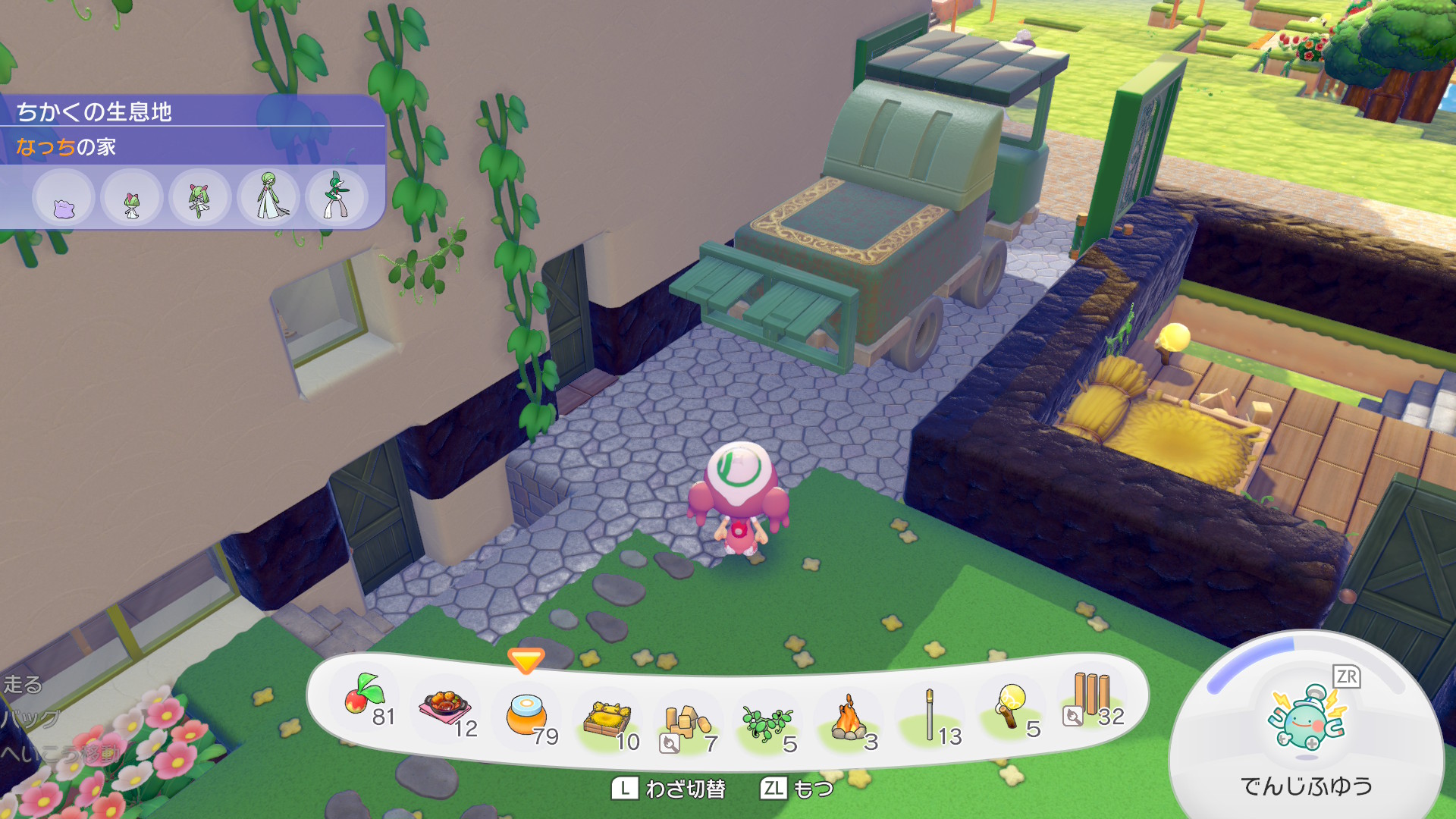
Task: Select the orange honey jar slot
Action: 526,714
